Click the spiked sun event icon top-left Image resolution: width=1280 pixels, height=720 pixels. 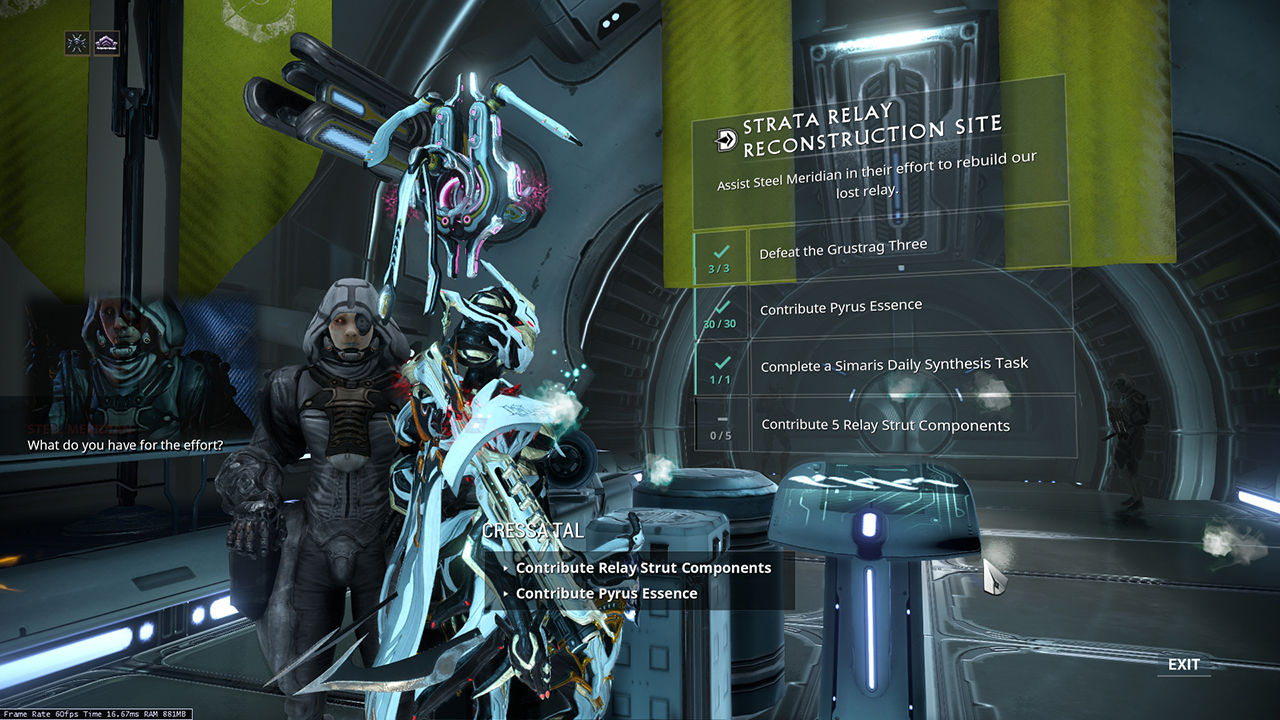[76, 43]
